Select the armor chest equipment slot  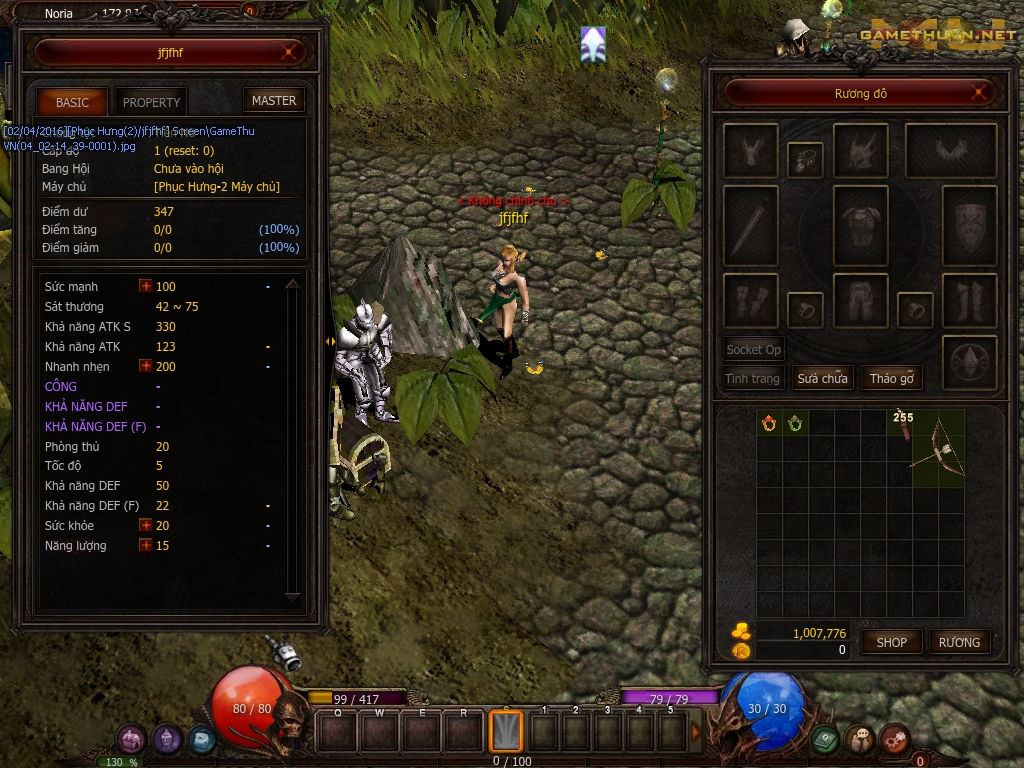coord(860,223)
